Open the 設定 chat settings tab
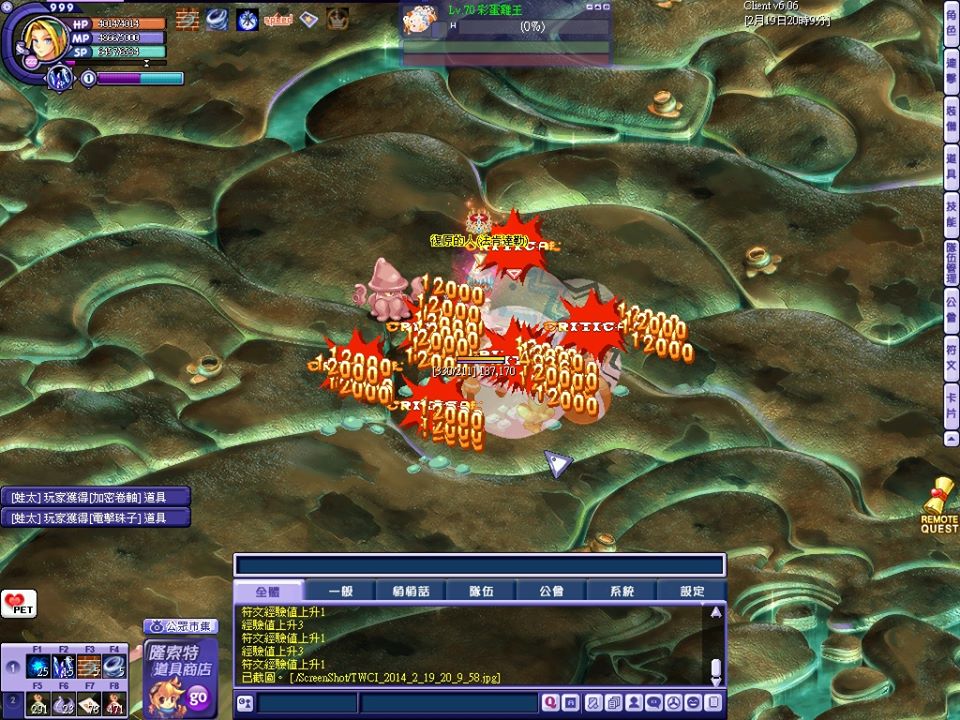Viewport: 960px width, 720px height. (692, 591)
